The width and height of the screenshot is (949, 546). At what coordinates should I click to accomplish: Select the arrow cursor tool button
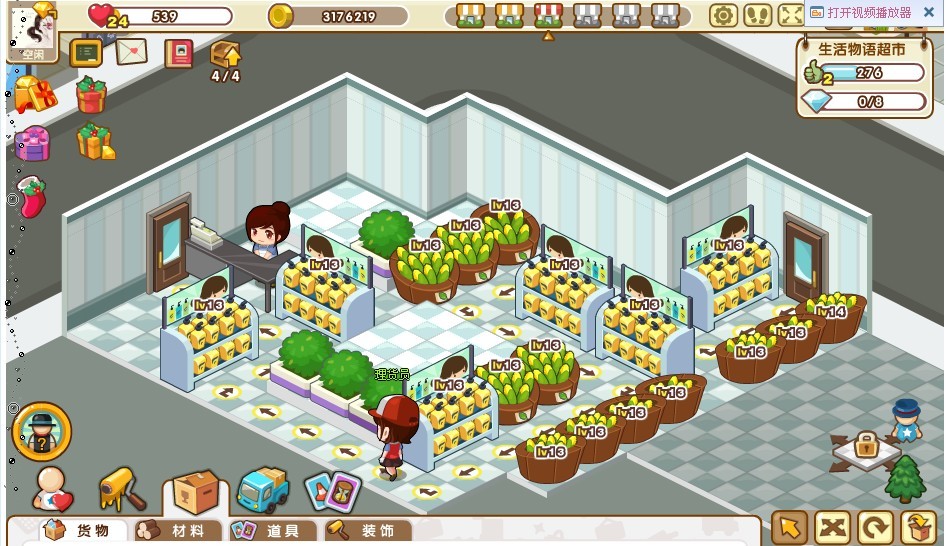click(790, 527)
